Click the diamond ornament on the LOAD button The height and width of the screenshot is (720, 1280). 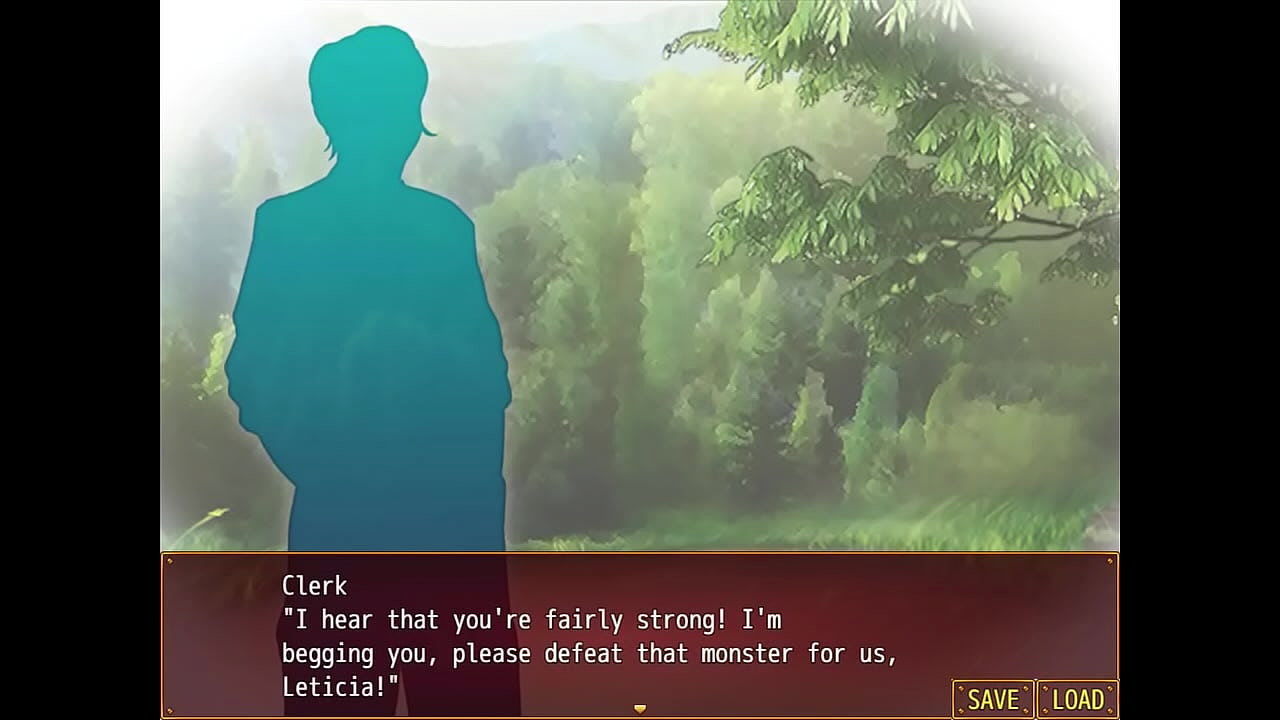coord(1046,688)
